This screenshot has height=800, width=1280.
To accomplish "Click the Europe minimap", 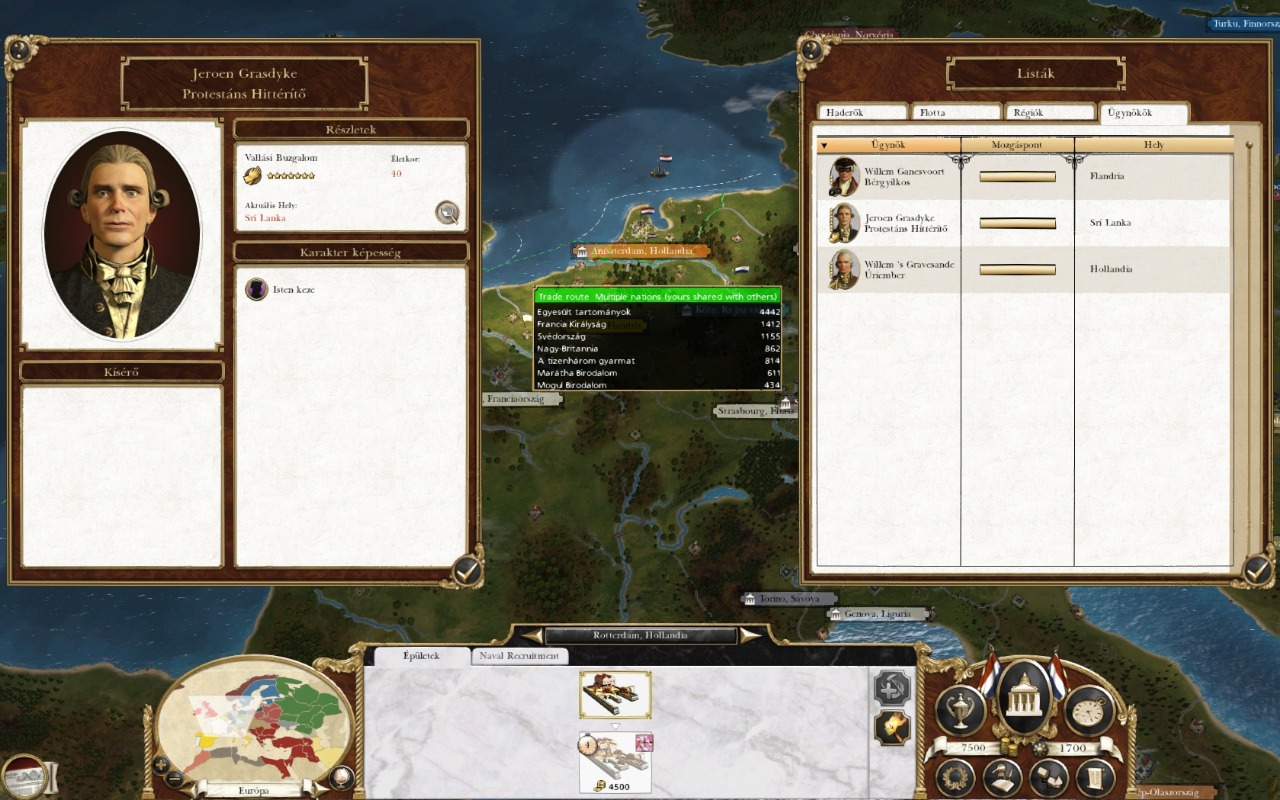I will [x=255, y=720].
